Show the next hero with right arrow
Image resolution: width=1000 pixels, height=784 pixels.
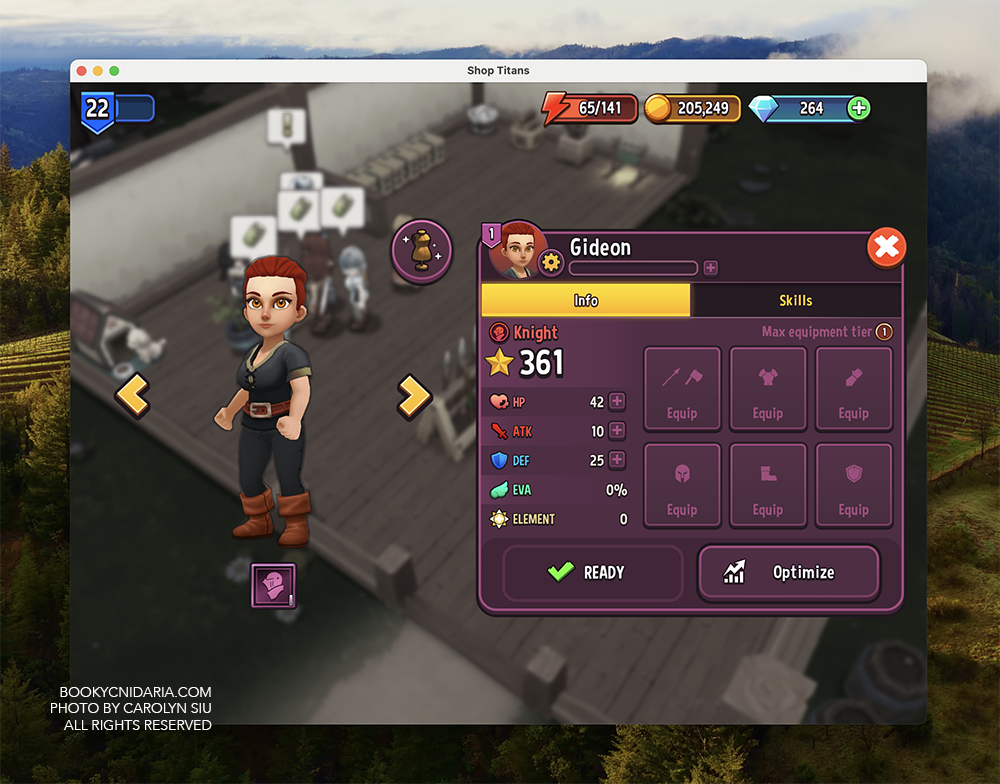point(413,396)
